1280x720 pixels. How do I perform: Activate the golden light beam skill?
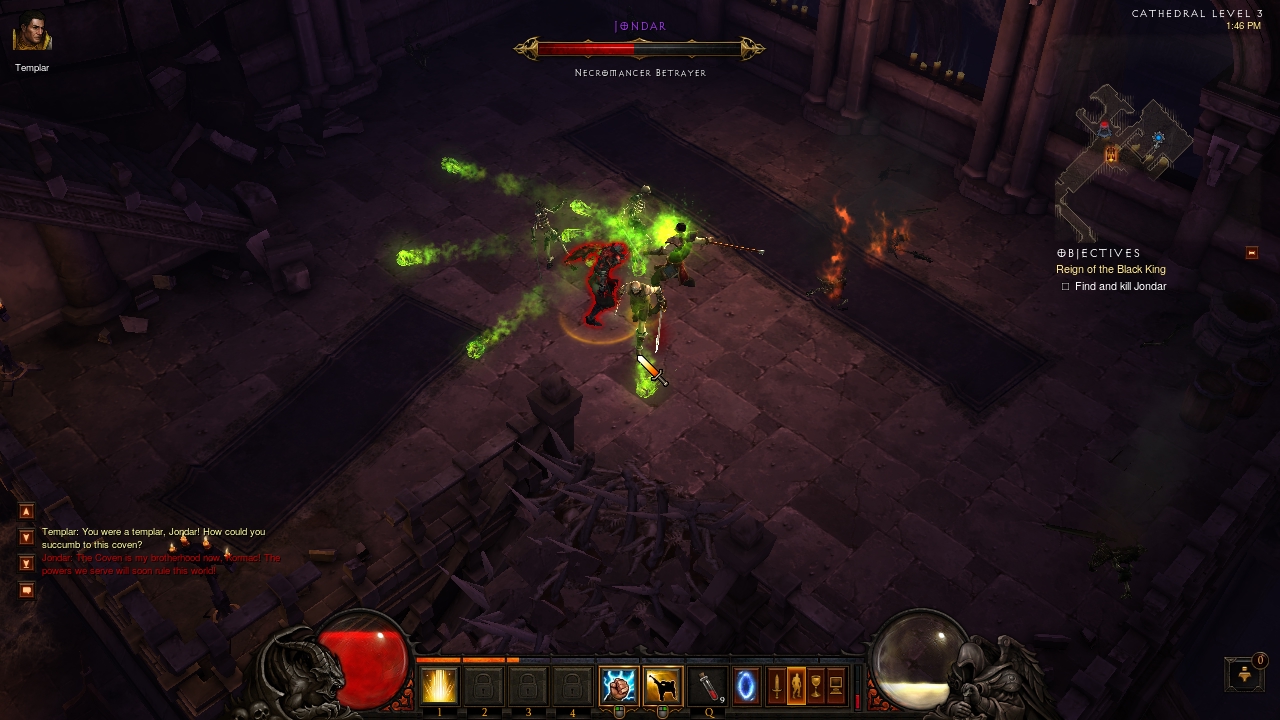(439, 686)
